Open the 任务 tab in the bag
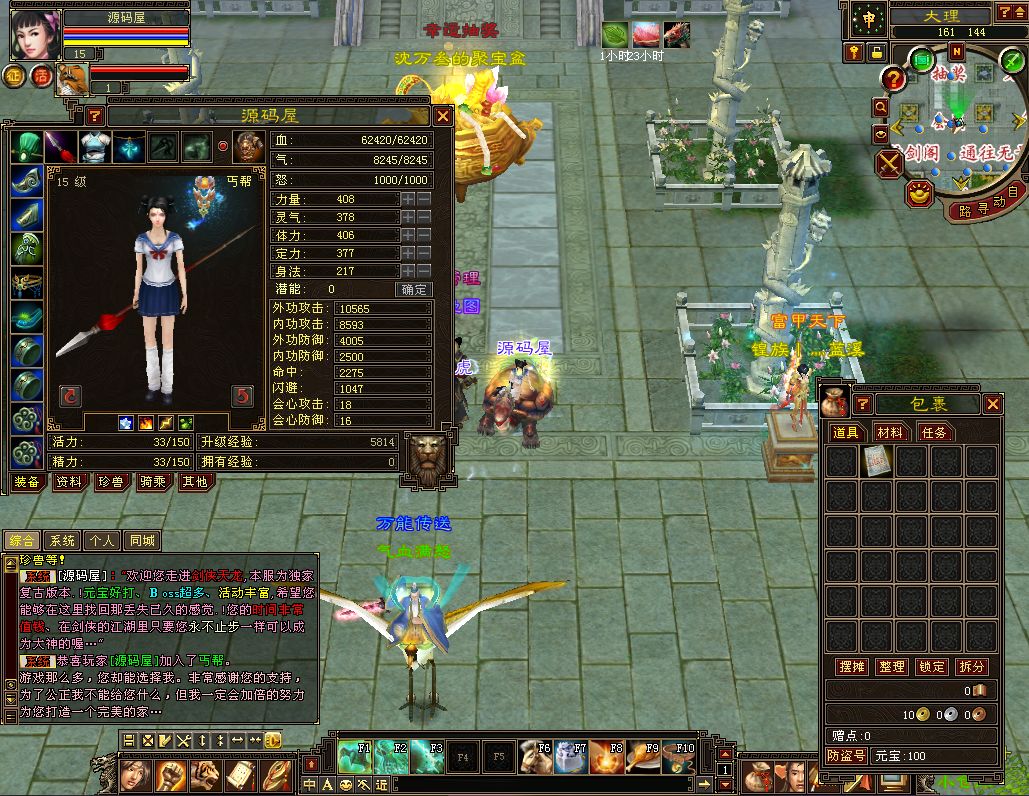This screenshot has width=1029, height=796. pyautogui.click(x=934, y=433)
